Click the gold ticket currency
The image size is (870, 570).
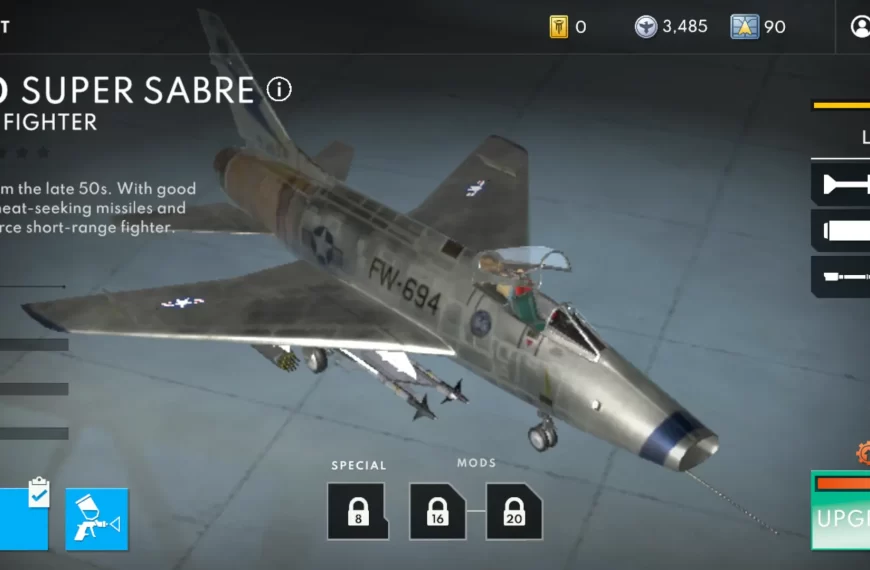coord(567,27)
